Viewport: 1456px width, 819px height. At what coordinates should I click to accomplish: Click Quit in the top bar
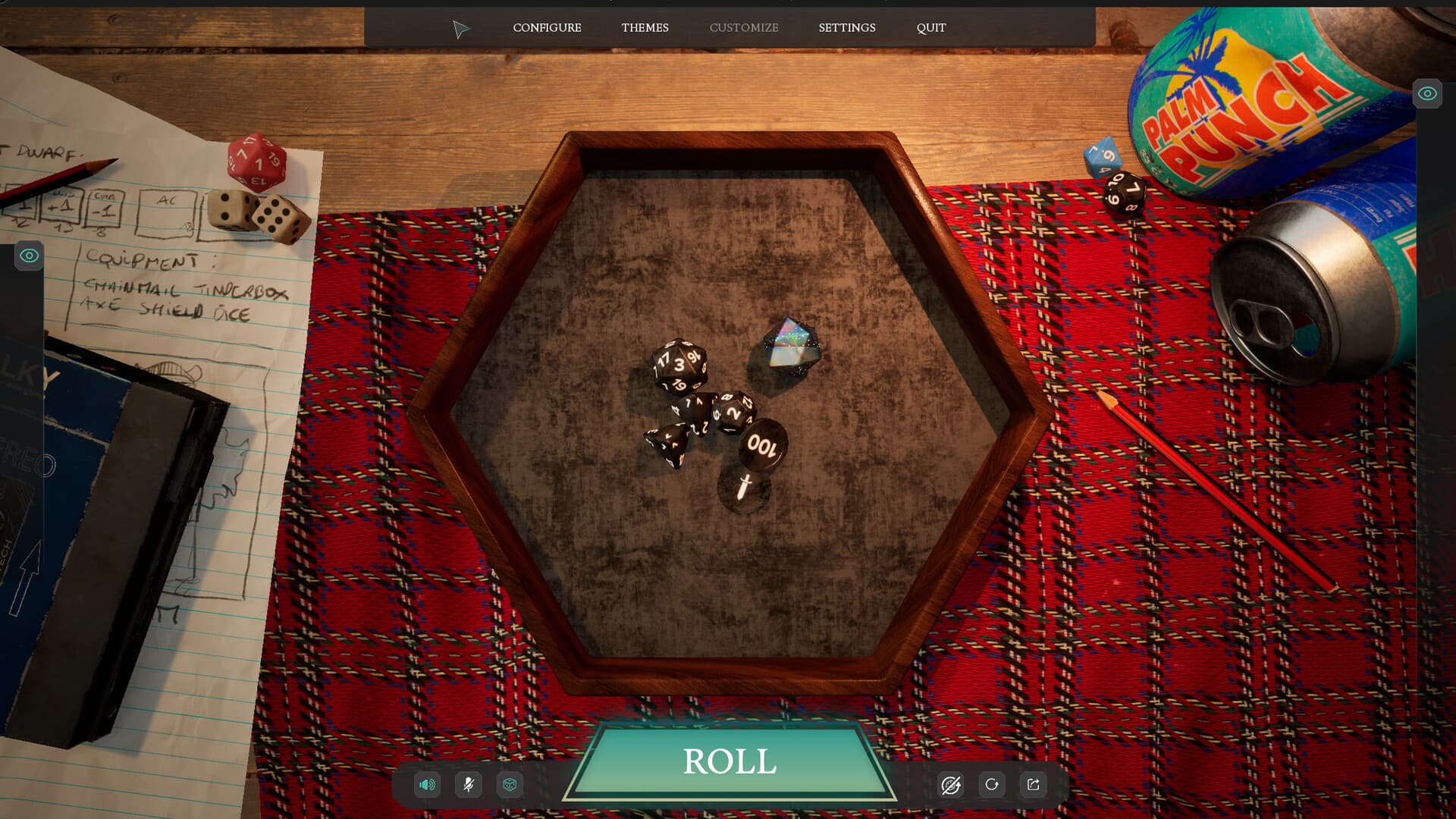pos(930,28)
